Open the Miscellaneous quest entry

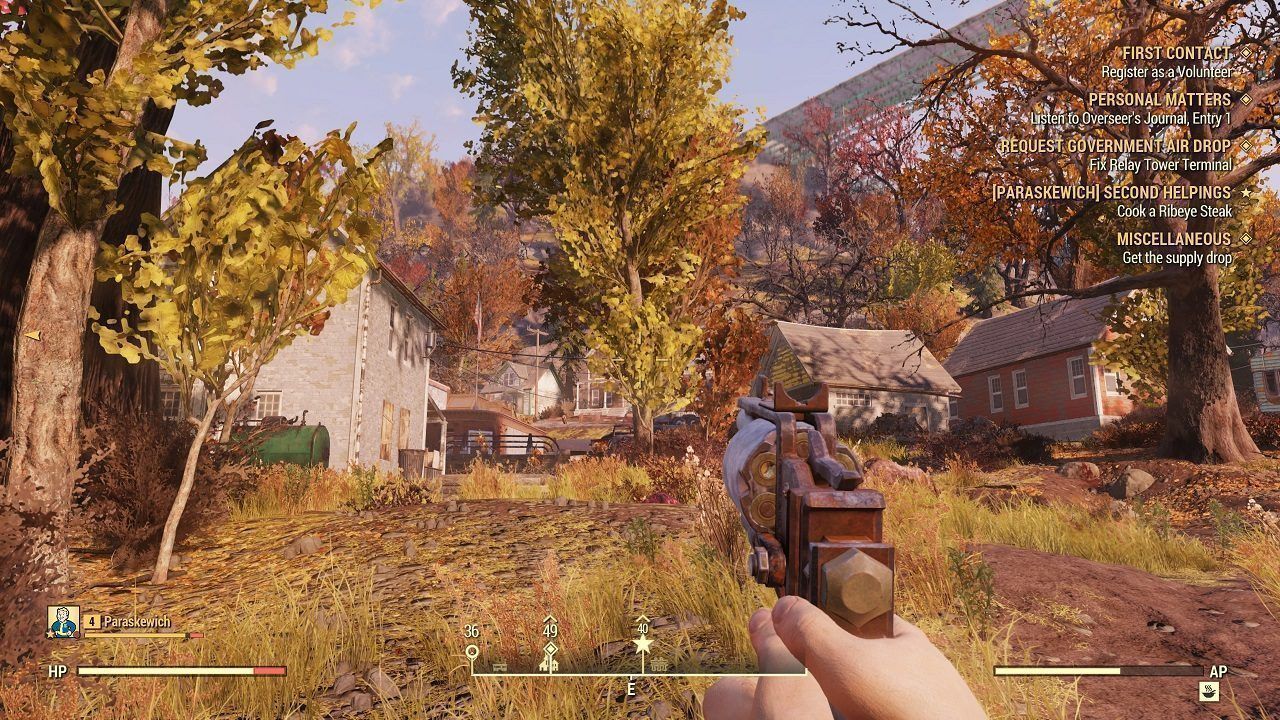[x=1173, y=239]
